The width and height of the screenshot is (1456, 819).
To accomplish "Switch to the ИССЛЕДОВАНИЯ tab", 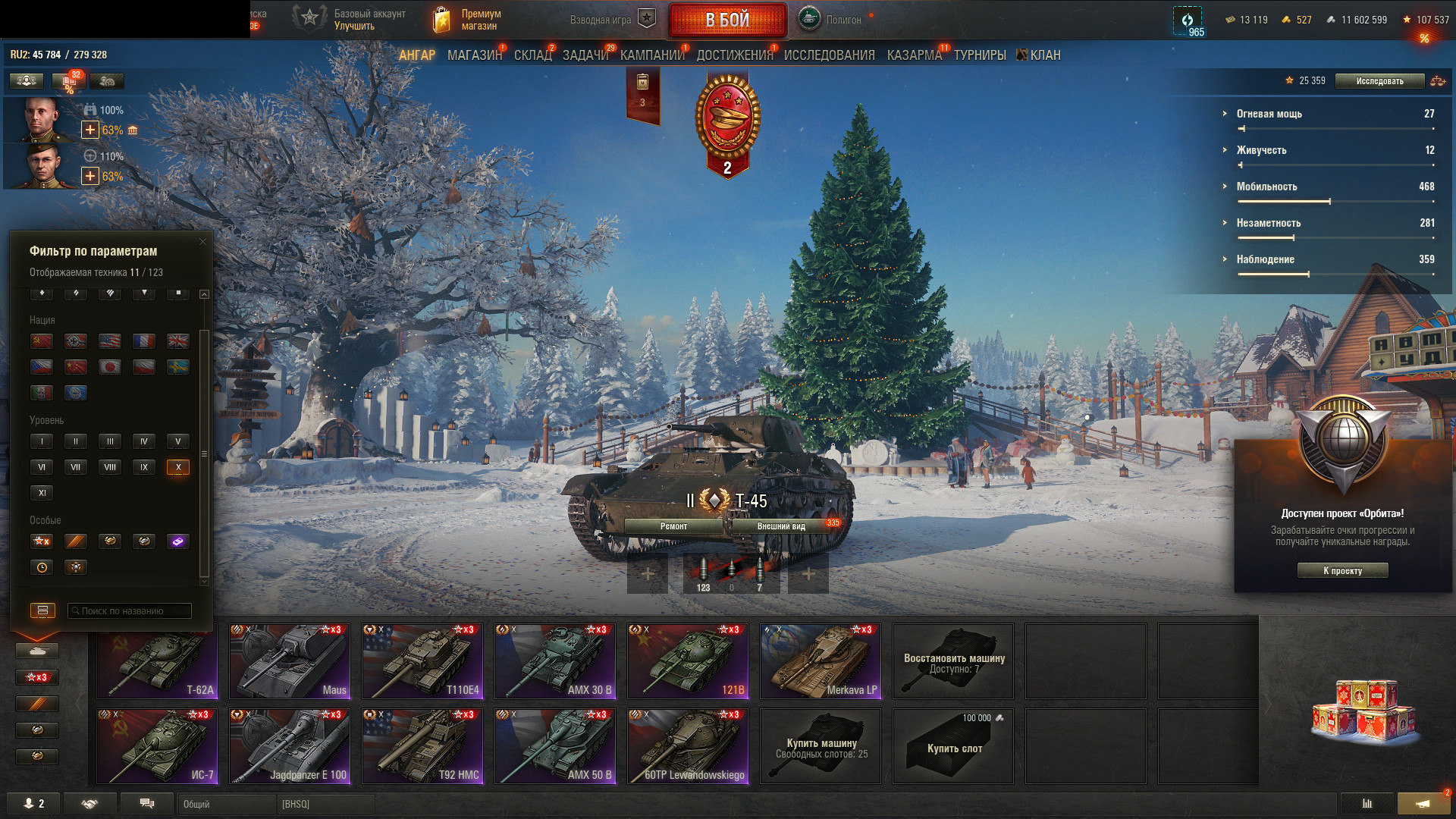I will pyautogui.click(x=829, y=55).
